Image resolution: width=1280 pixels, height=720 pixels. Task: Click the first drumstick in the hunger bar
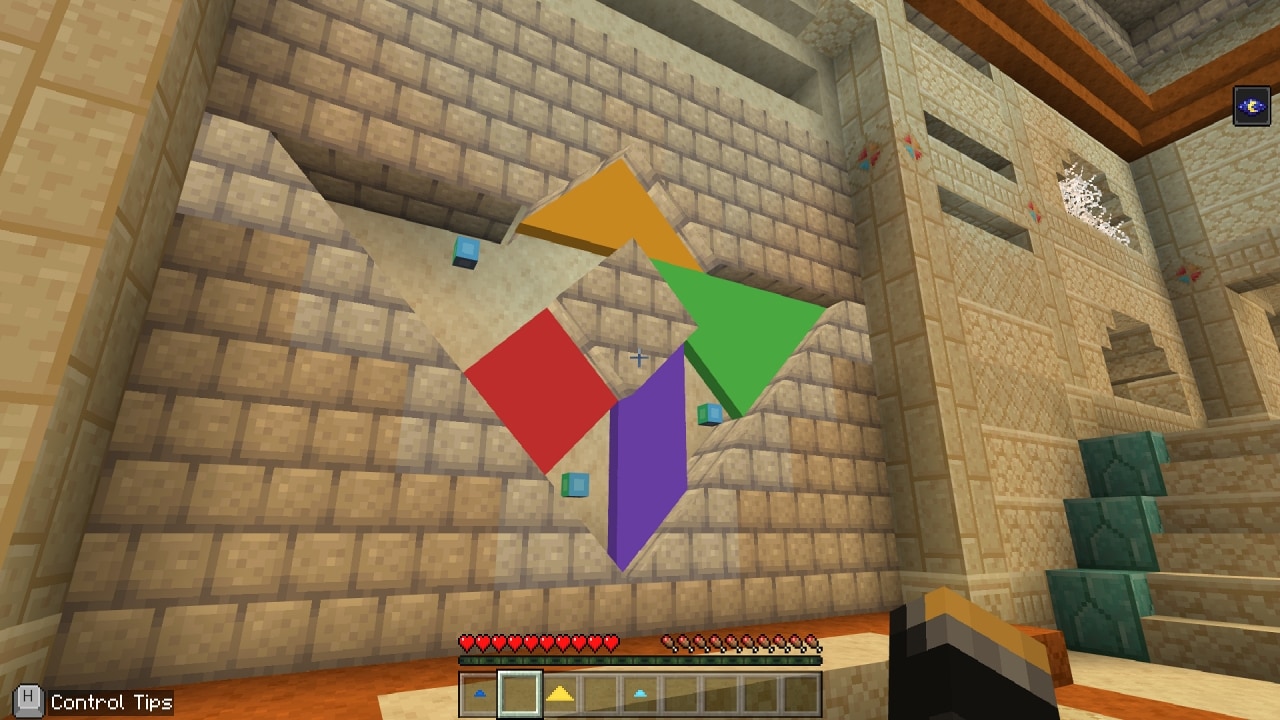(x=666, y=641)
